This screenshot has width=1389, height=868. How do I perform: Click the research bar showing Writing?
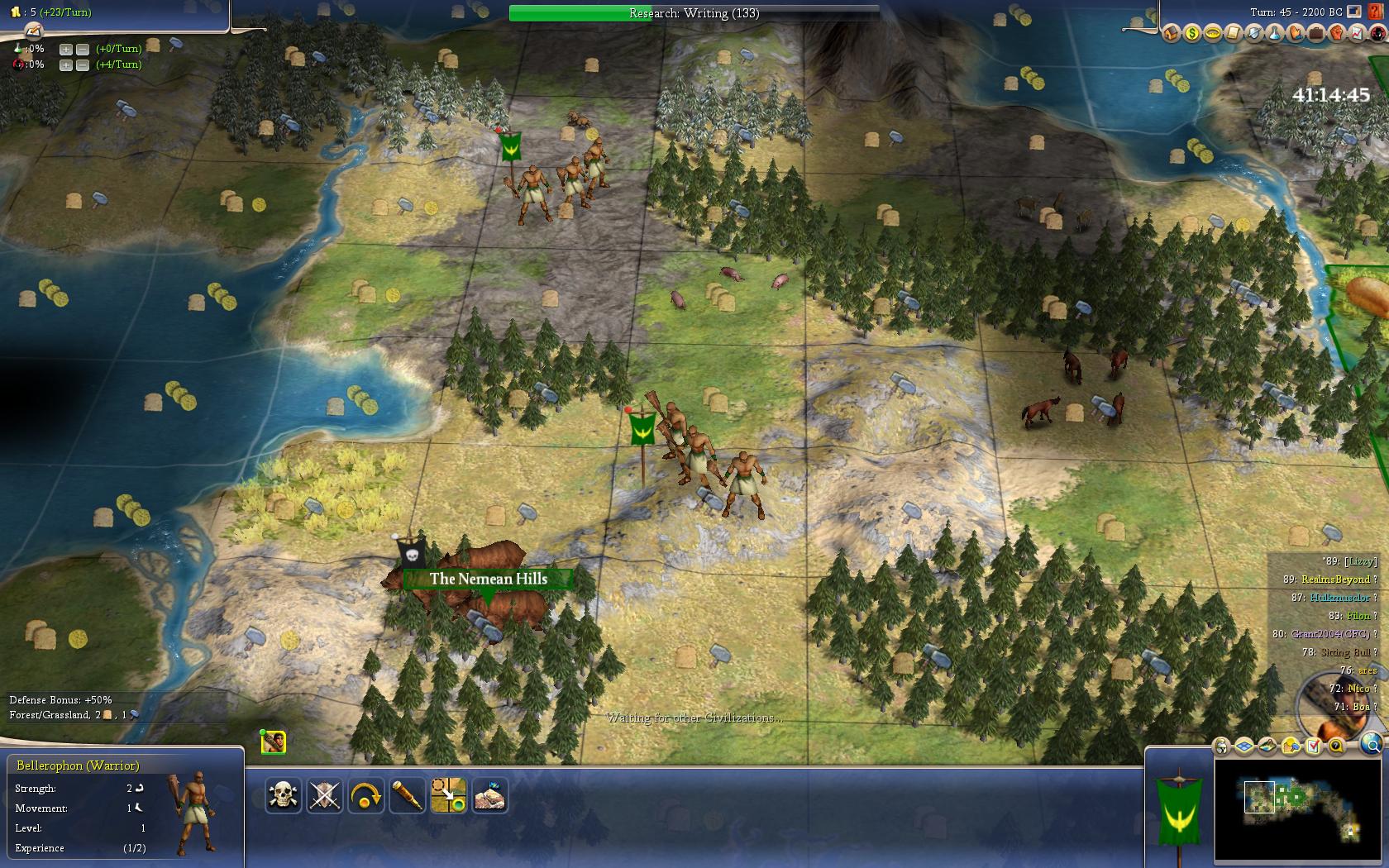coord(694,13)
